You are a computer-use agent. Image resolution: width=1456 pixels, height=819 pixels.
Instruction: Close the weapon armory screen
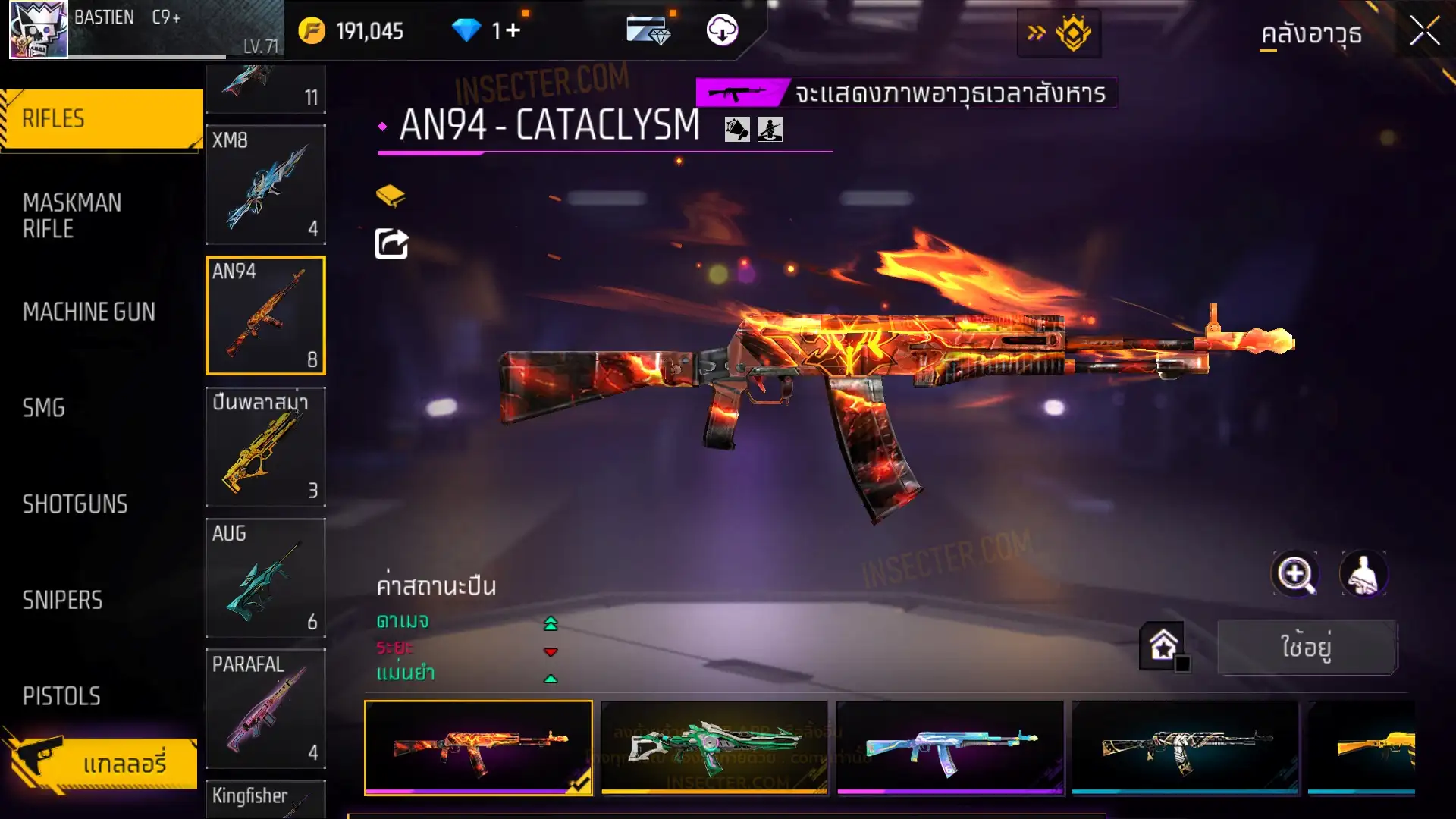[x=1424, y=32]
